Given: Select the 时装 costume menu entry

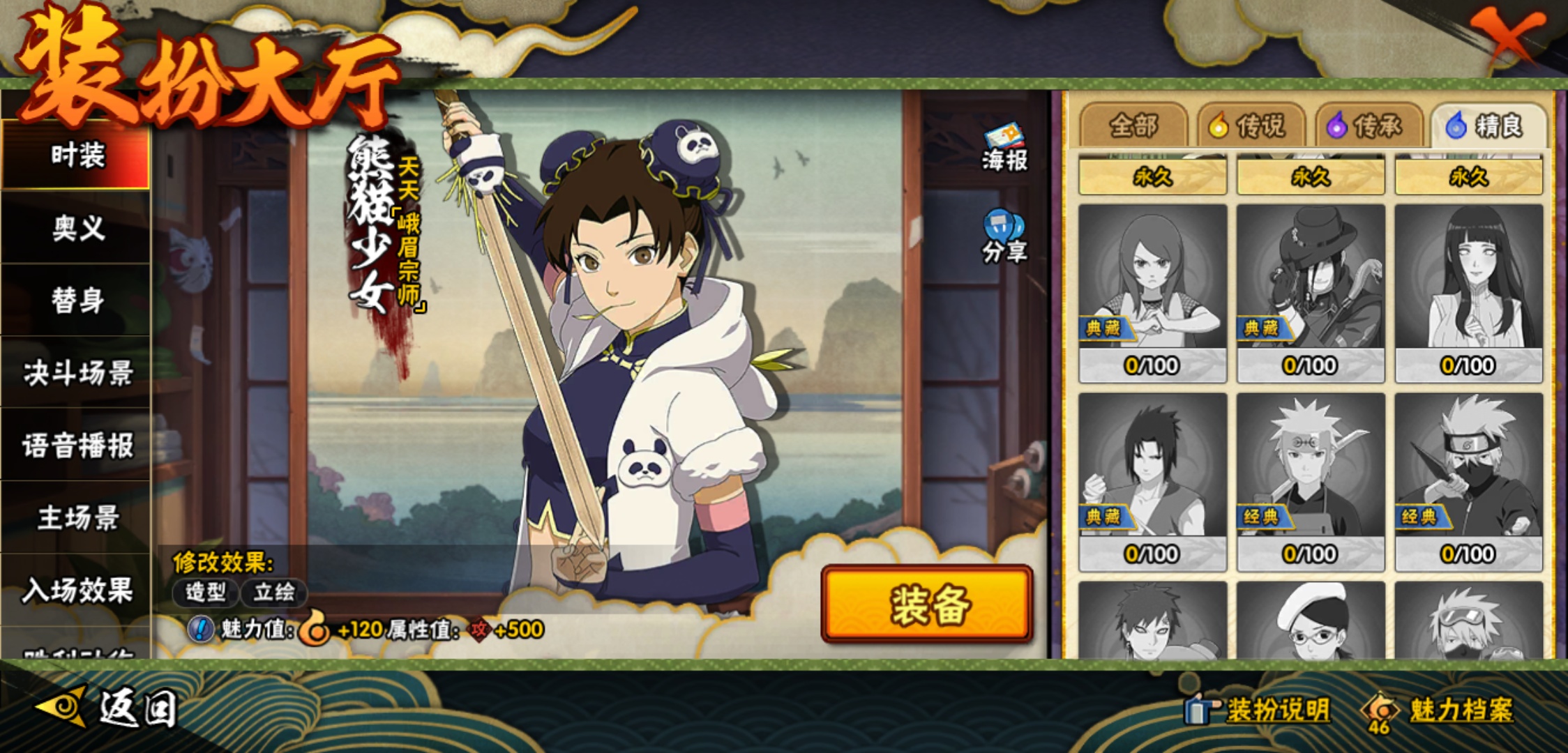Looking at the screenshot, I should [x=77, y=155].
